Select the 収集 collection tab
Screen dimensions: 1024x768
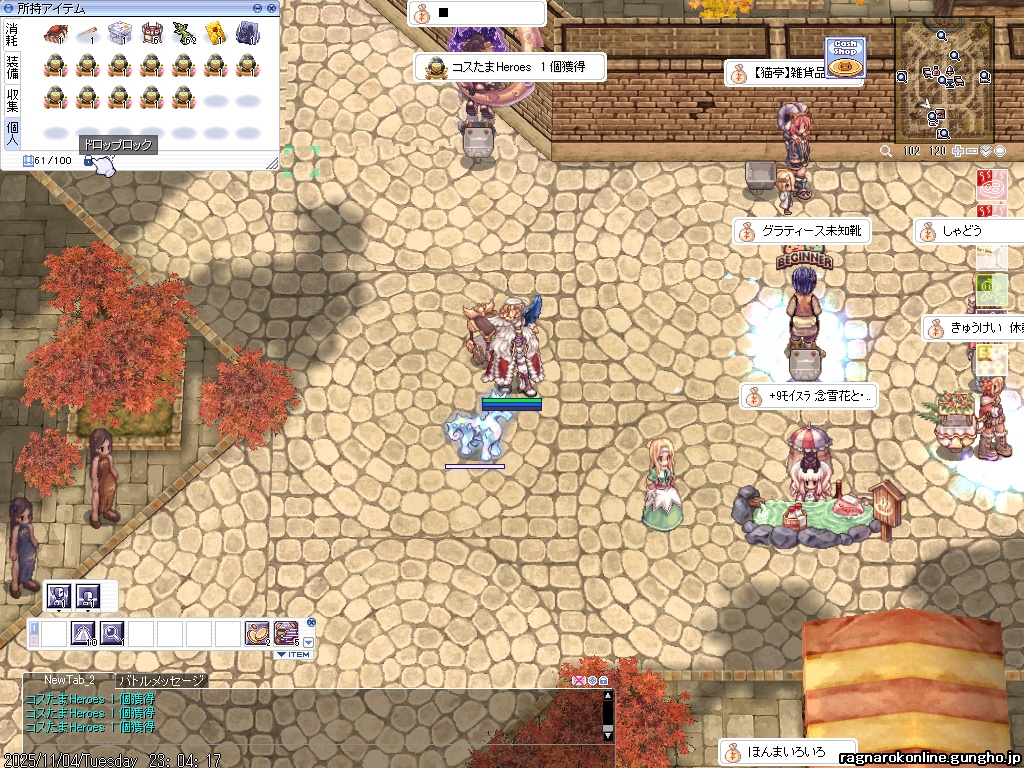[x=12, y=100]
